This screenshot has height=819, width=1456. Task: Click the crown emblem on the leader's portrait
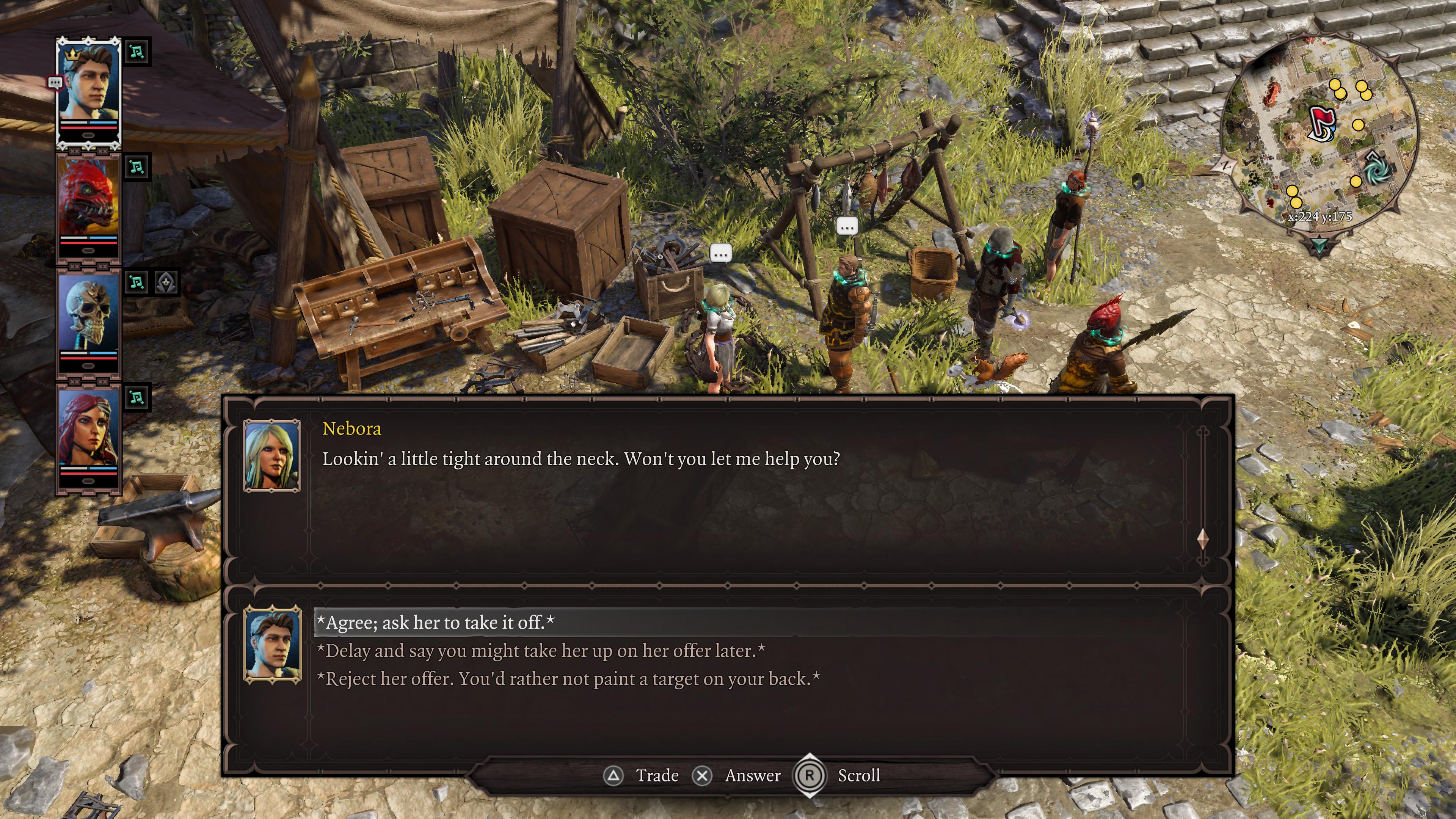72,54
